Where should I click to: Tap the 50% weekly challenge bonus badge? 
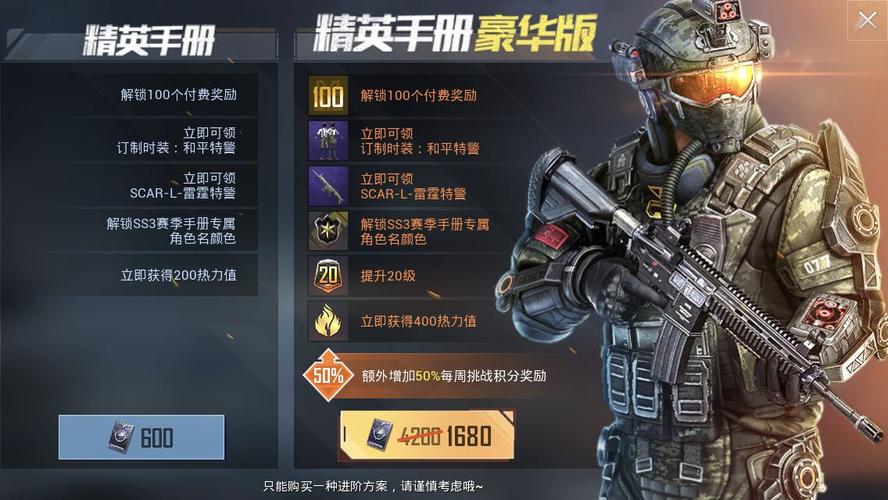pyautogui.click(x=328, y=375)
